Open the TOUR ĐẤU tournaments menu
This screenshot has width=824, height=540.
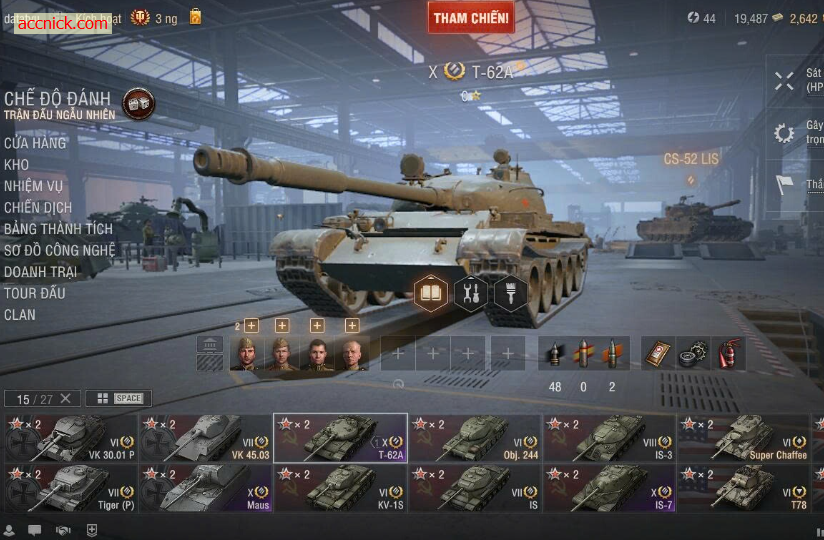pyautogui.click(x=35, y=293)
